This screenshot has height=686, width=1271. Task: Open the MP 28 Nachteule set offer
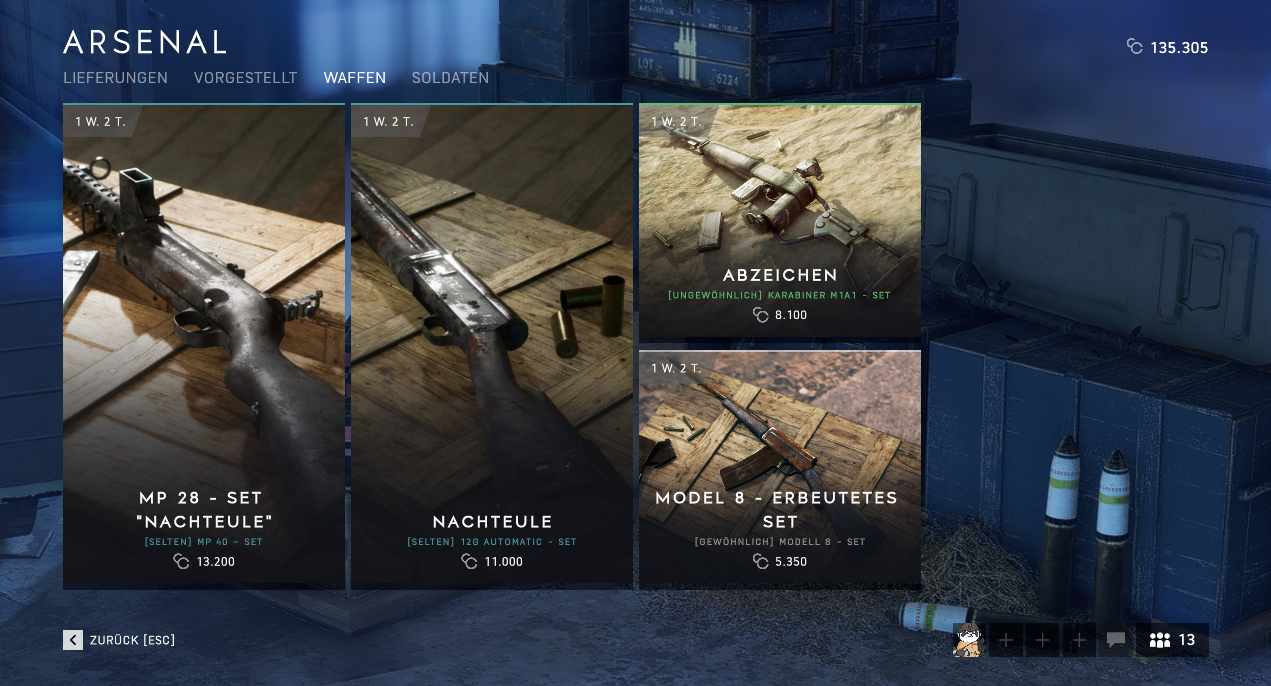pyautogui.click(x=204, y=345)
